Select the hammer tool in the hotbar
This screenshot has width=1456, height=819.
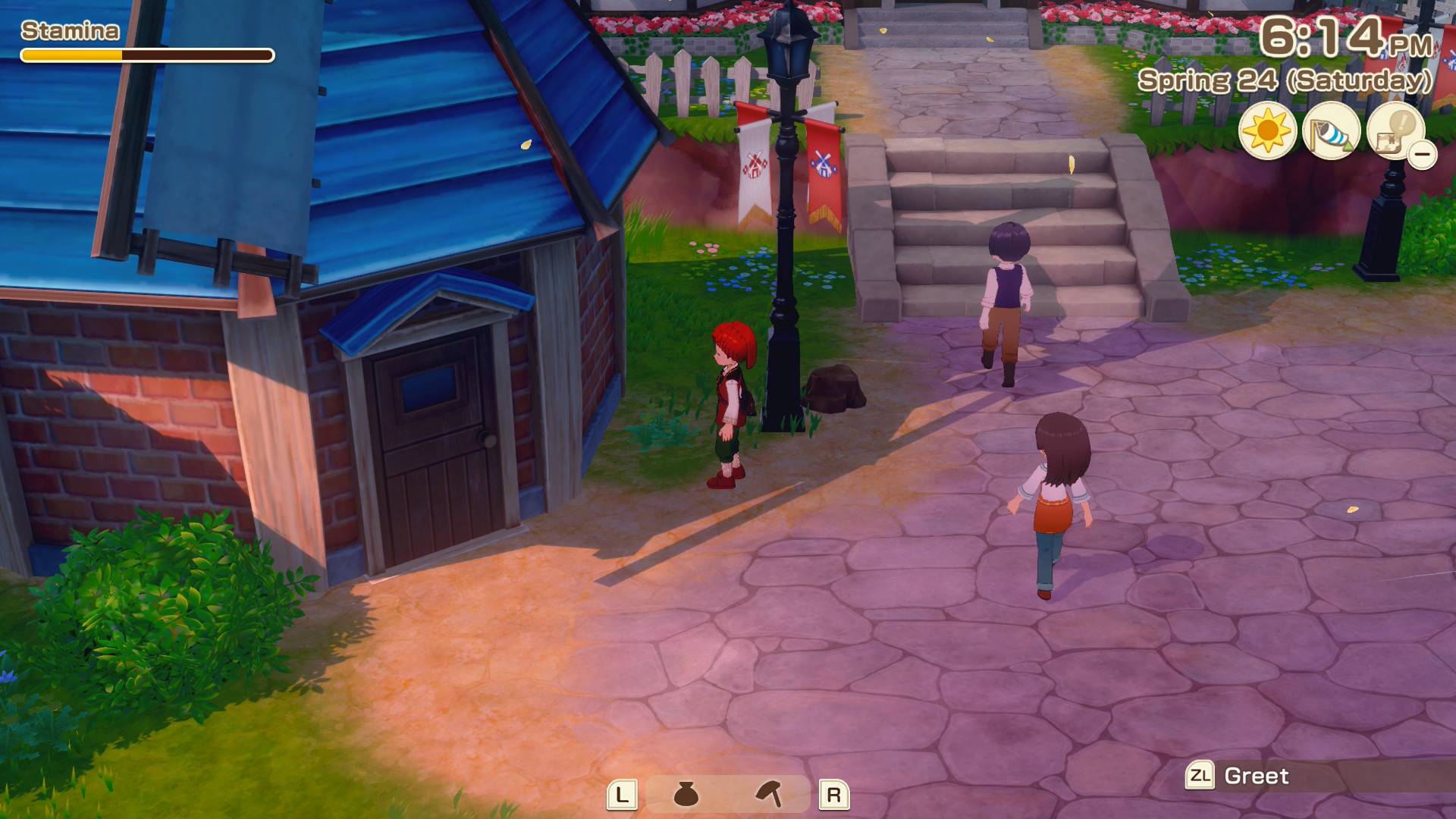tap(769, 794)
